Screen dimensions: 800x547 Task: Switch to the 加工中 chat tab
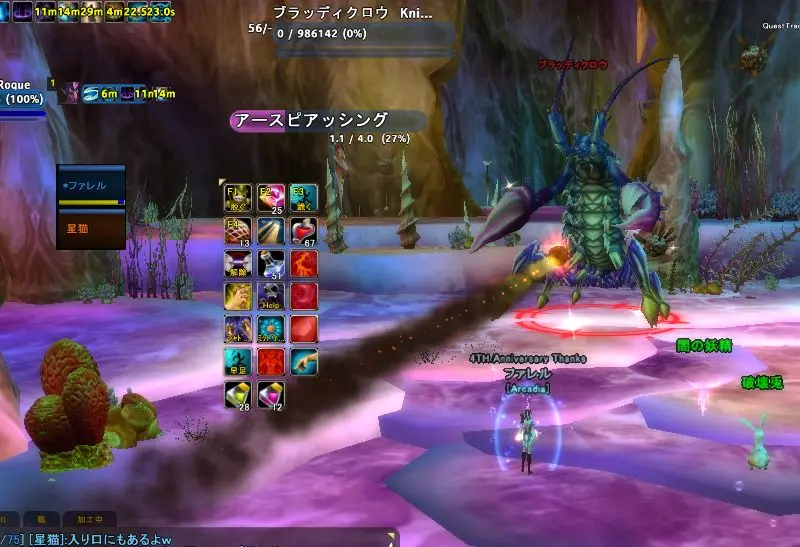tap(89, 519)
